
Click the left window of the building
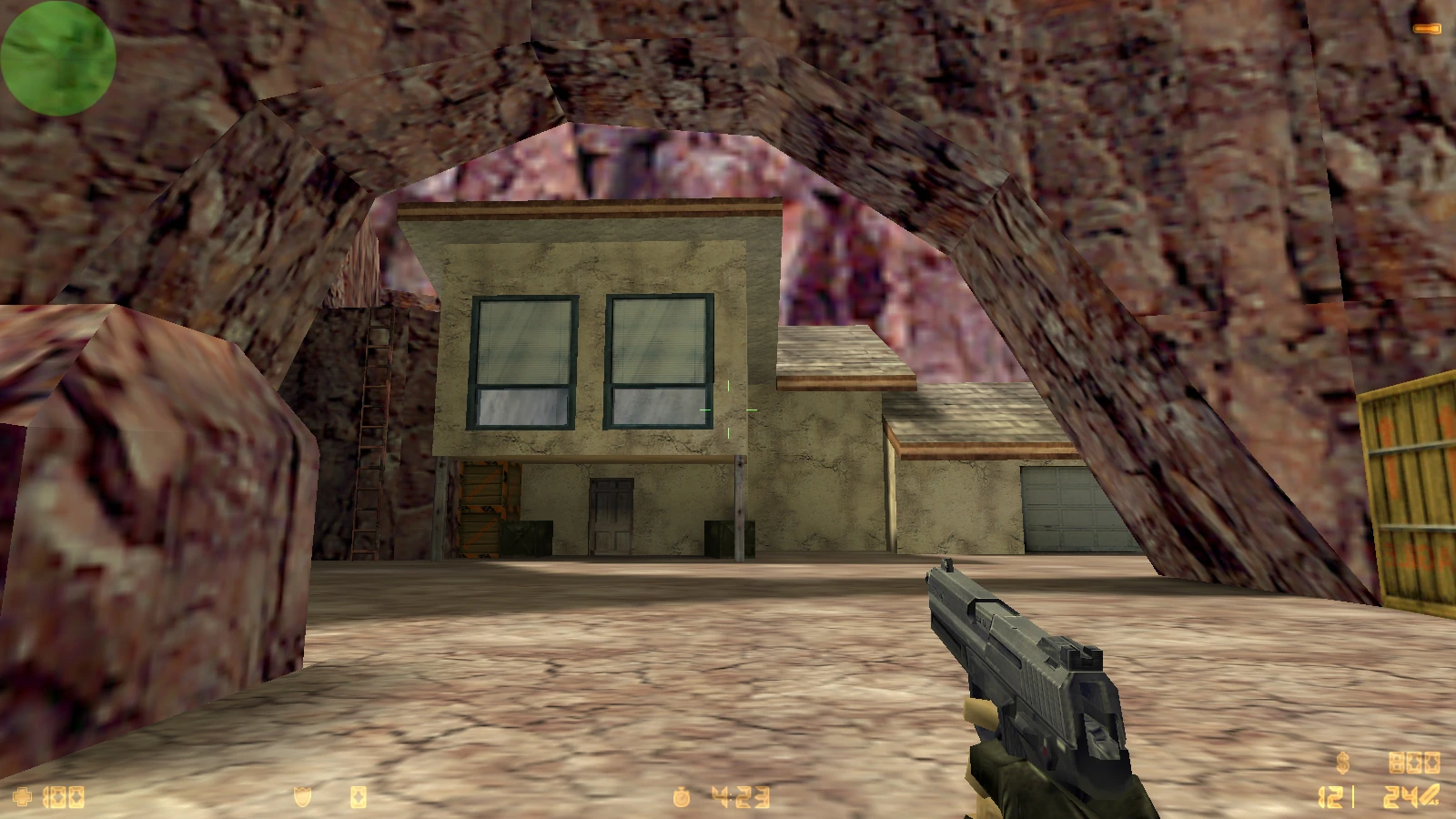pos(521,362)
